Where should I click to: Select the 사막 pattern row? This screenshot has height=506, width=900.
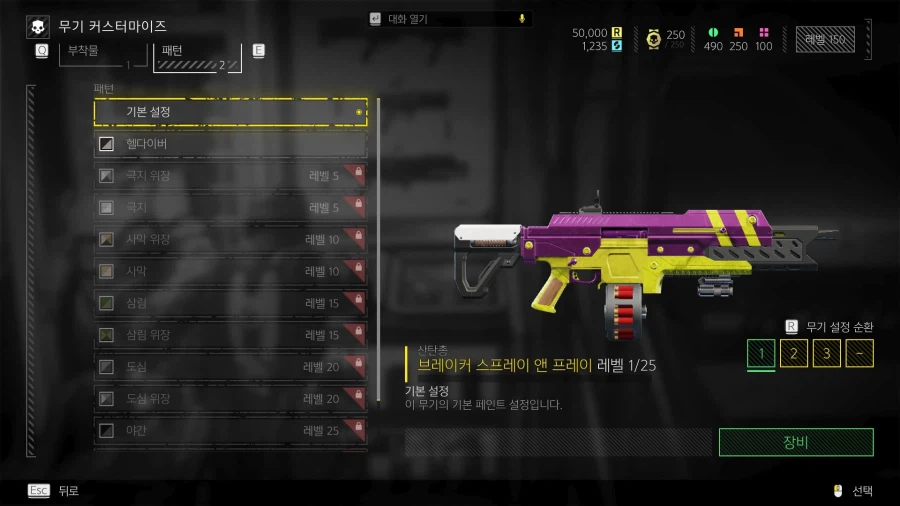coord(230,271)
